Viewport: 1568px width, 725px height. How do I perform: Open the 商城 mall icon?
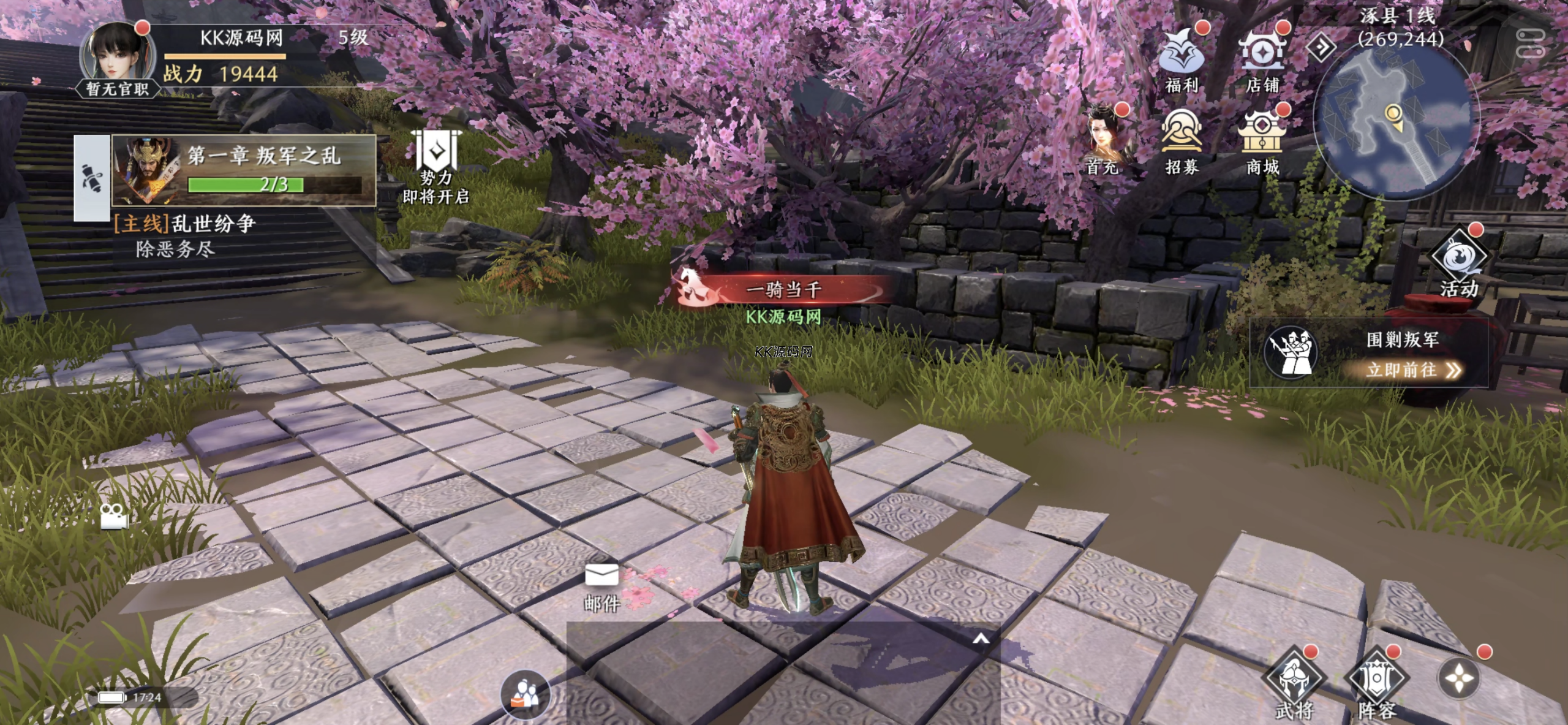[1262, 139]
